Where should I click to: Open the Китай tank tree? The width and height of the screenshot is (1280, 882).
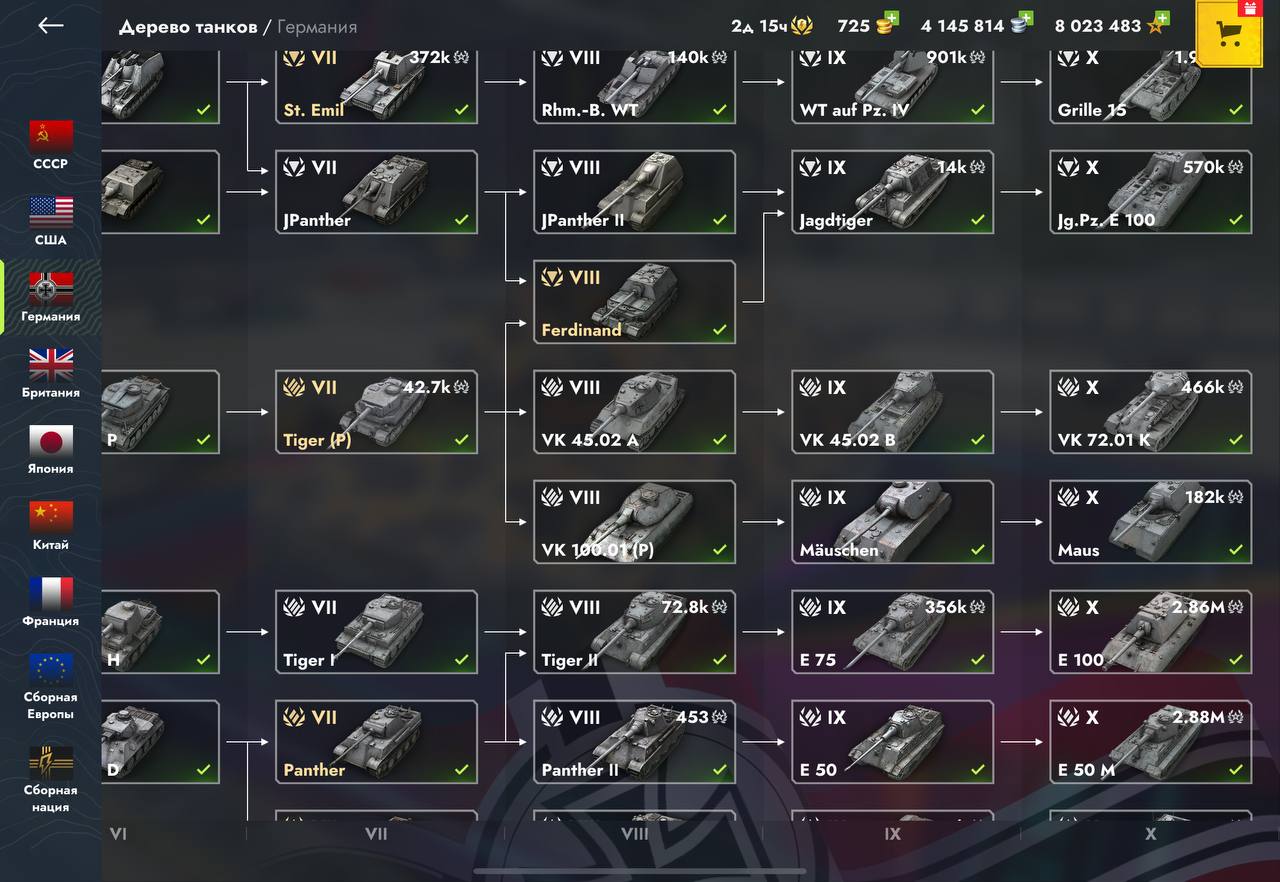click(51, 525)
